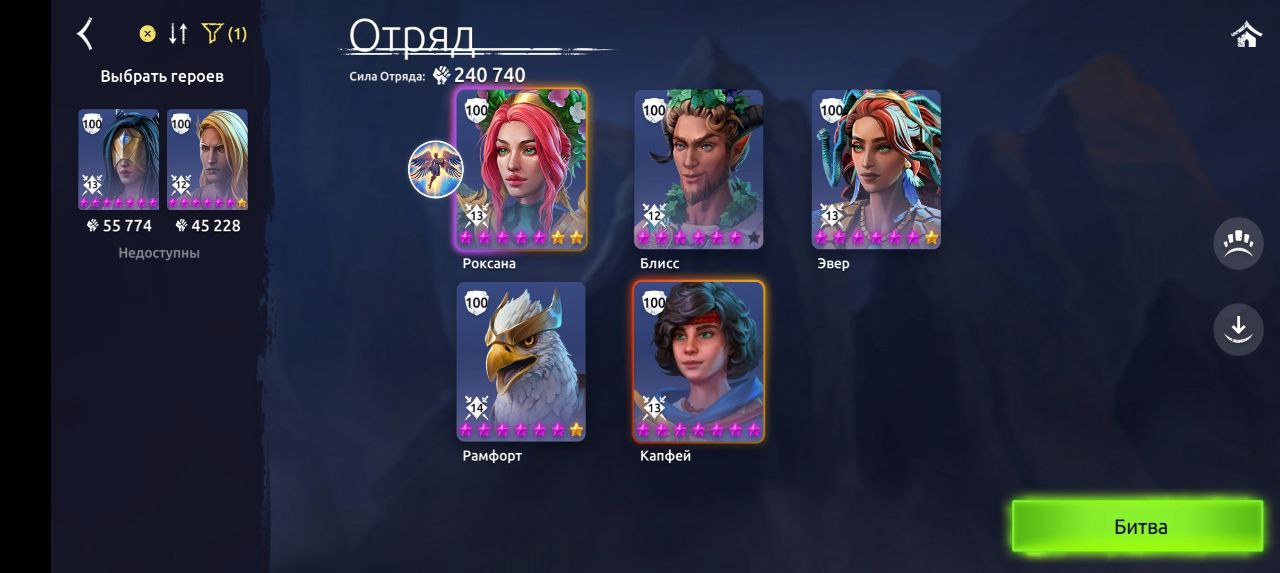Pick the Рамфорт eagle hero card
The height and width of the screenshot is (573, 1280).
(x=521, y=361)
